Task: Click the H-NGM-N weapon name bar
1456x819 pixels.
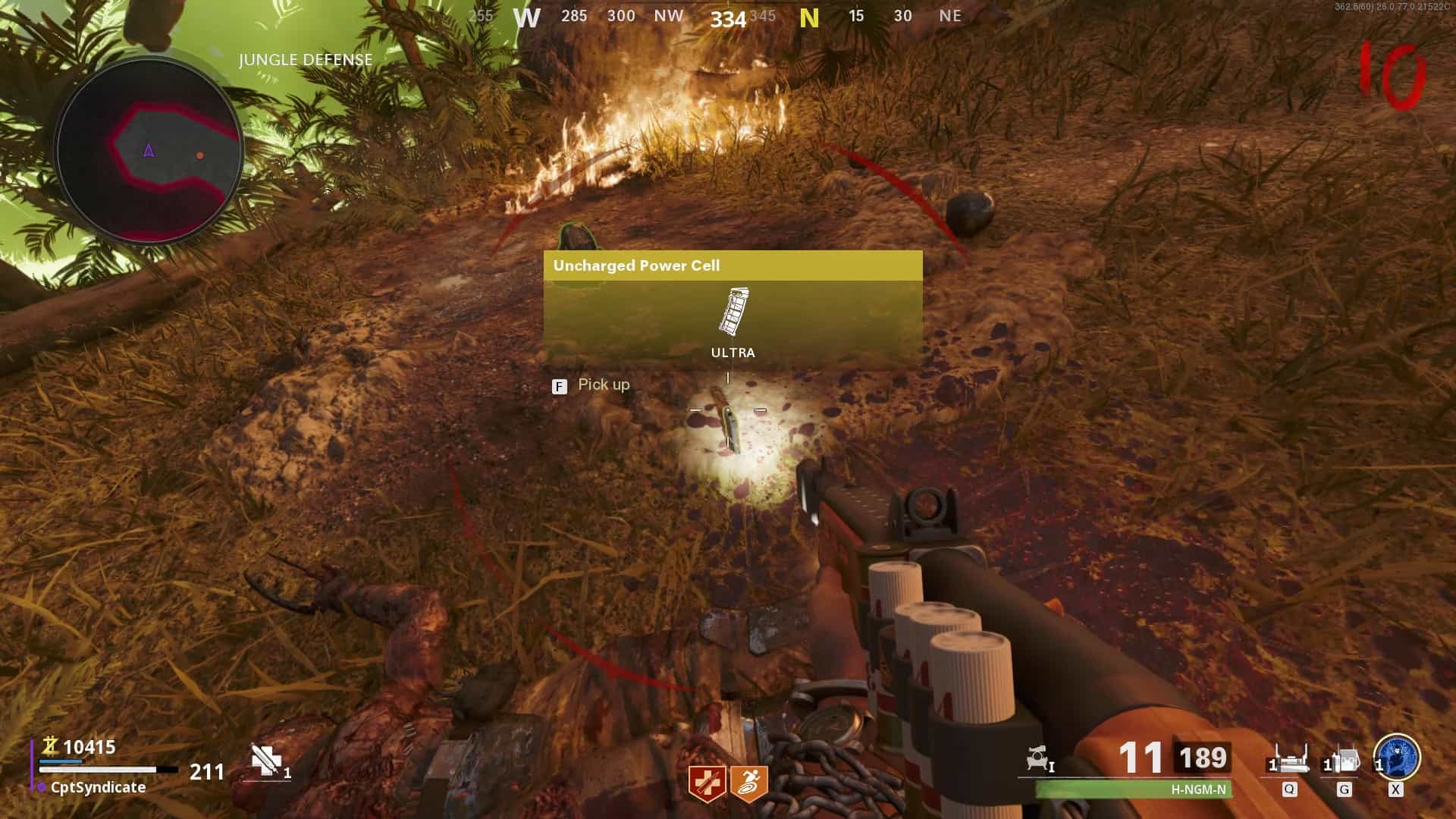Action: [1134, 789]
